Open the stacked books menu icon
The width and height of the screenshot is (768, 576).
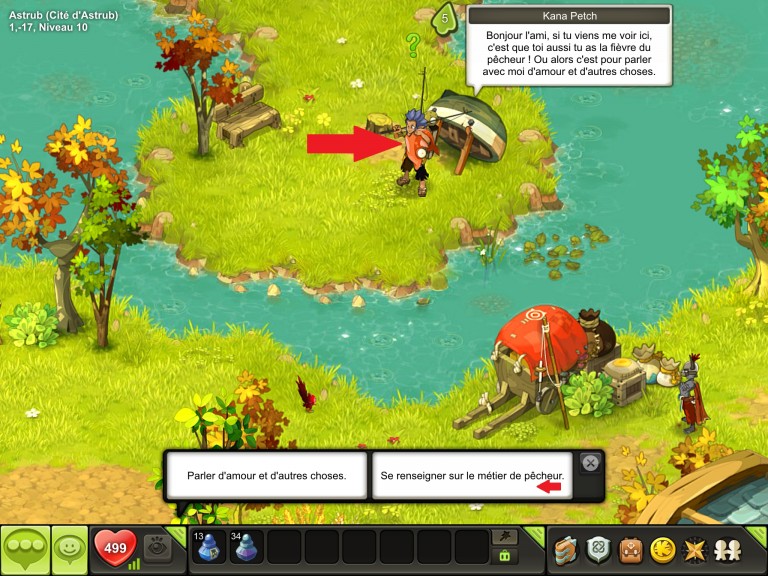(568, 549)
